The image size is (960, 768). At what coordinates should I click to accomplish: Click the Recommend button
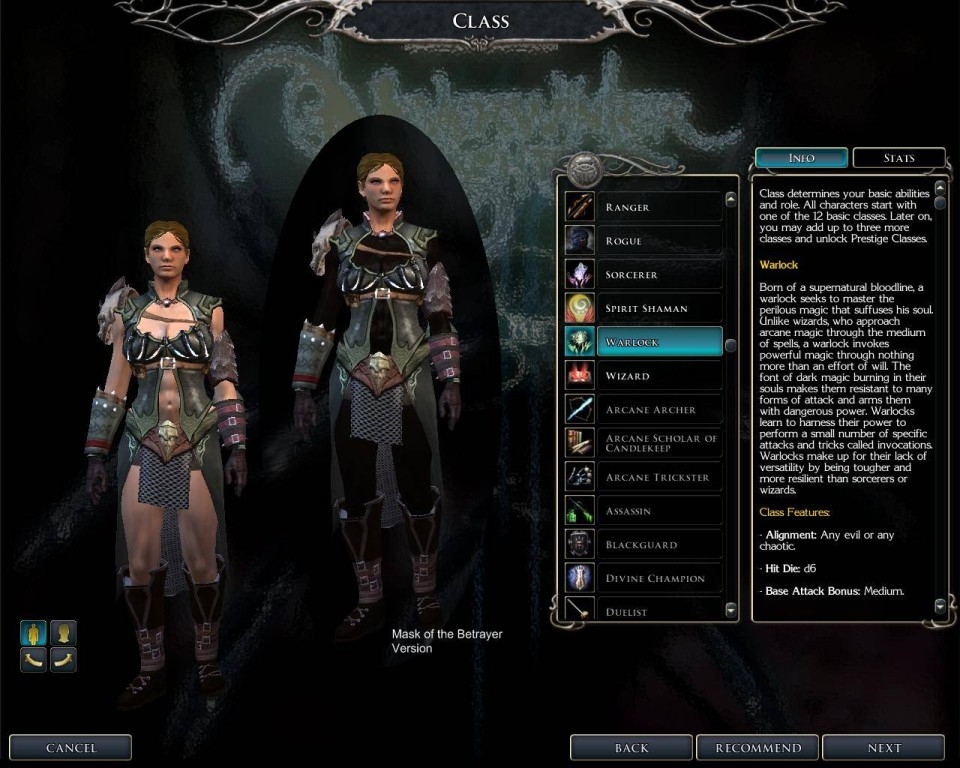[x=757, y=748]
